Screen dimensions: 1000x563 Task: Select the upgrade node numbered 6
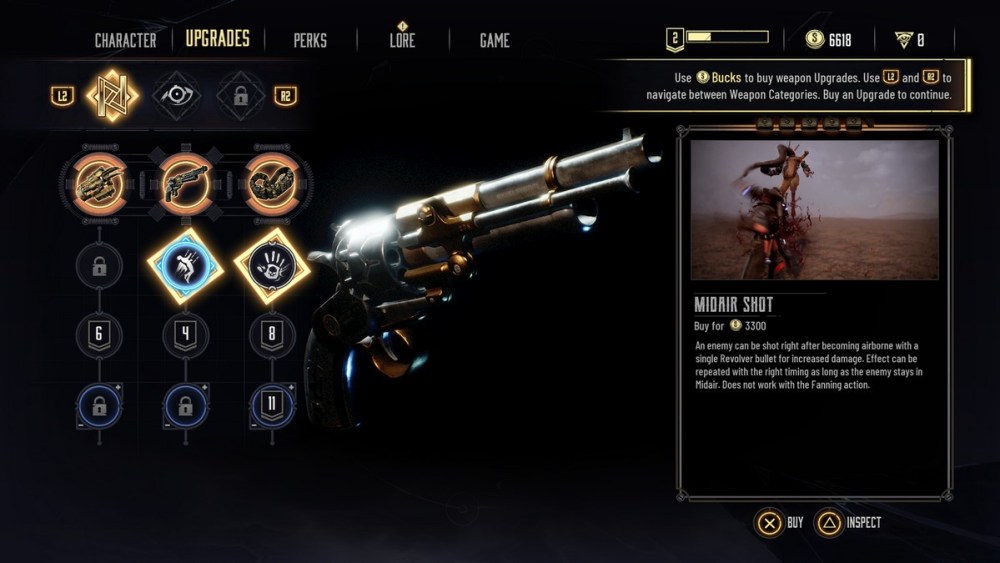[100, 335]
